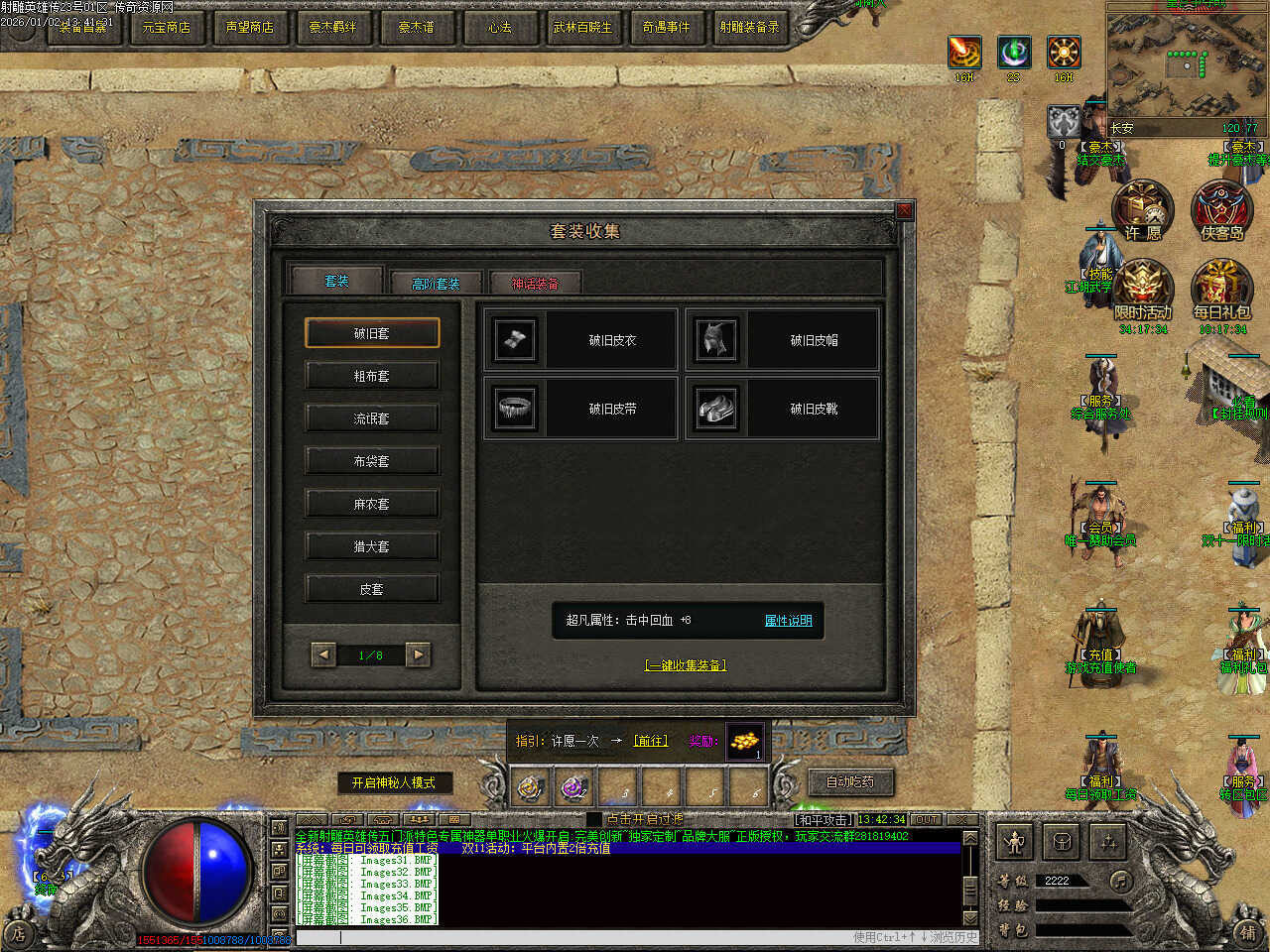
Task: Click the minimap of 长安
Action: pyautogui.click(x=1186, y=64)
